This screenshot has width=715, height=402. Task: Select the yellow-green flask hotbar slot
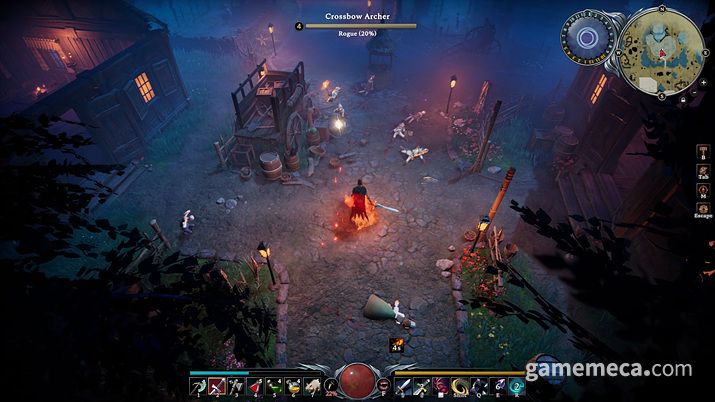(292, 385)
